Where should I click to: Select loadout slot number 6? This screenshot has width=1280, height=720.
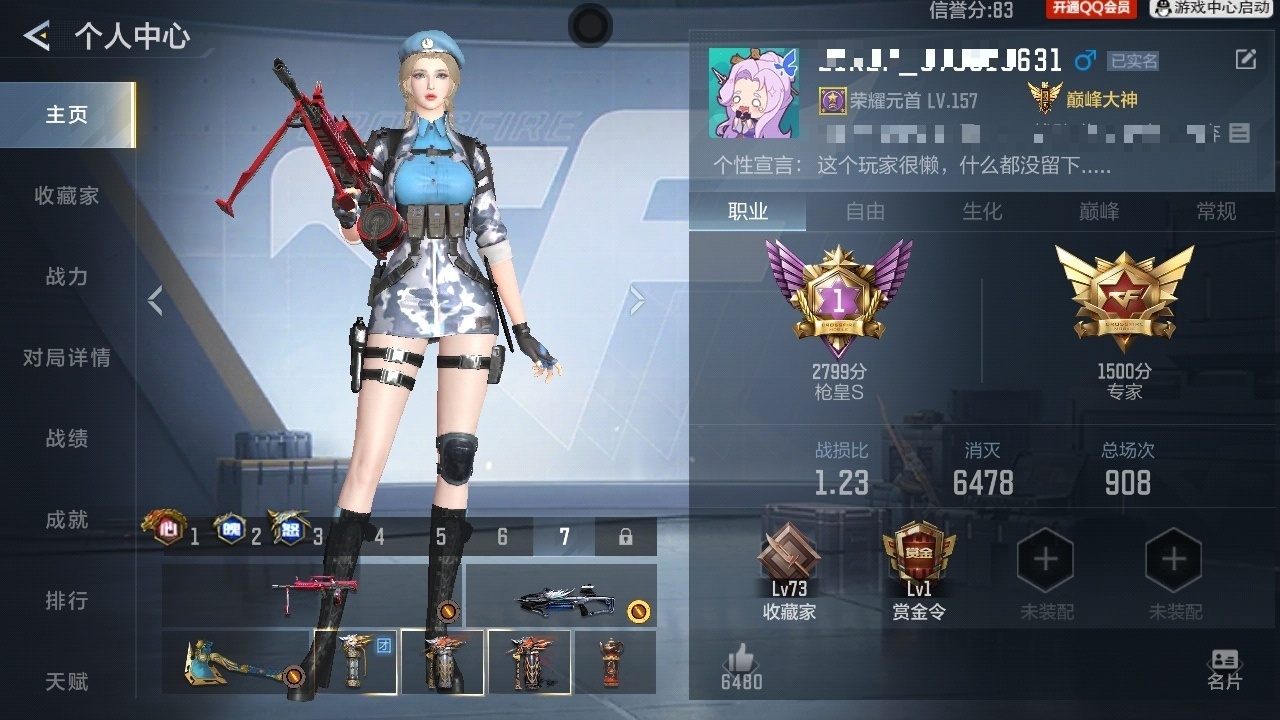point(502,537)
